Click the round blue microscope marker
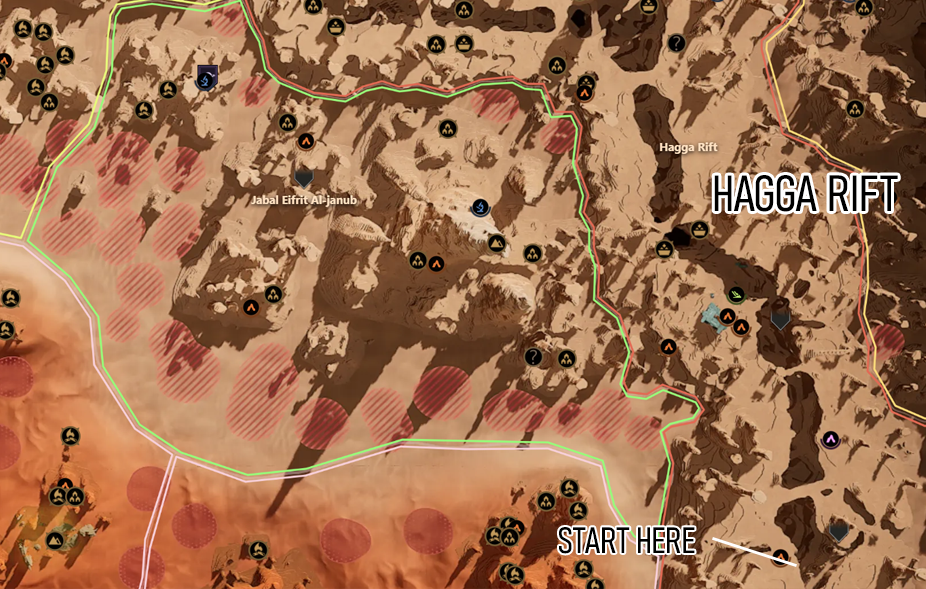This screenshot has width=926, height=589. (481, 207)
